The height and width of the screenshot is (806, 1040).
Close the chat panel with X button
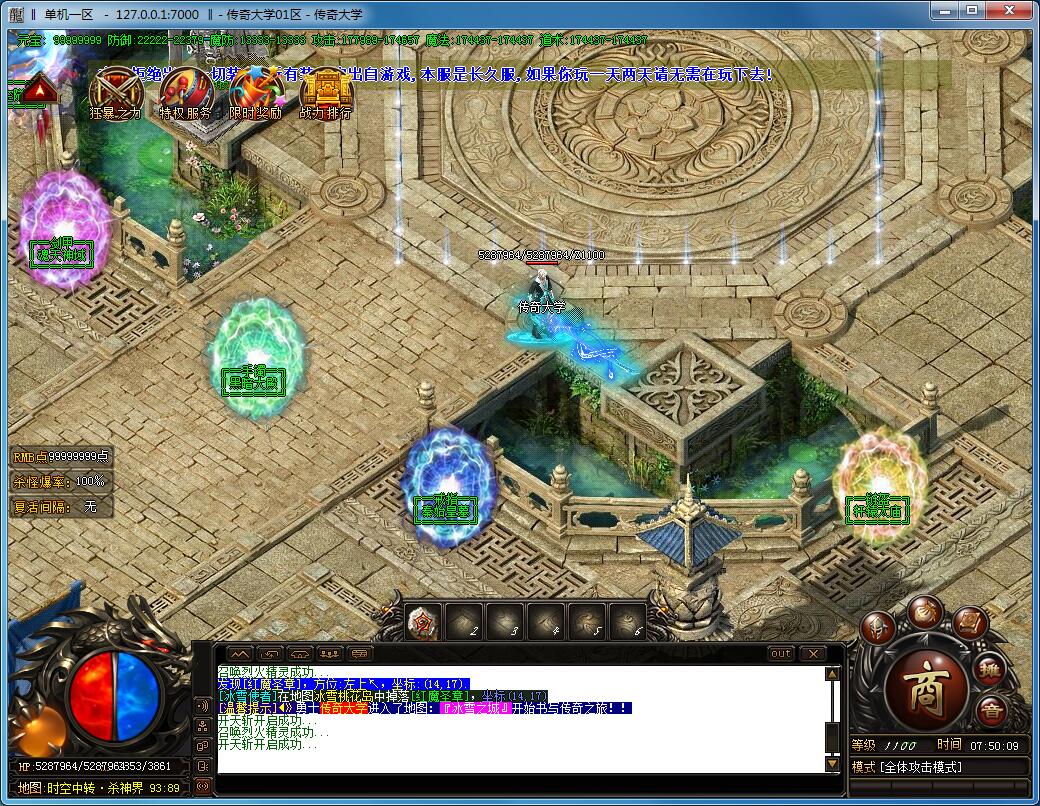pyautogui.click(x=812, y=653)
